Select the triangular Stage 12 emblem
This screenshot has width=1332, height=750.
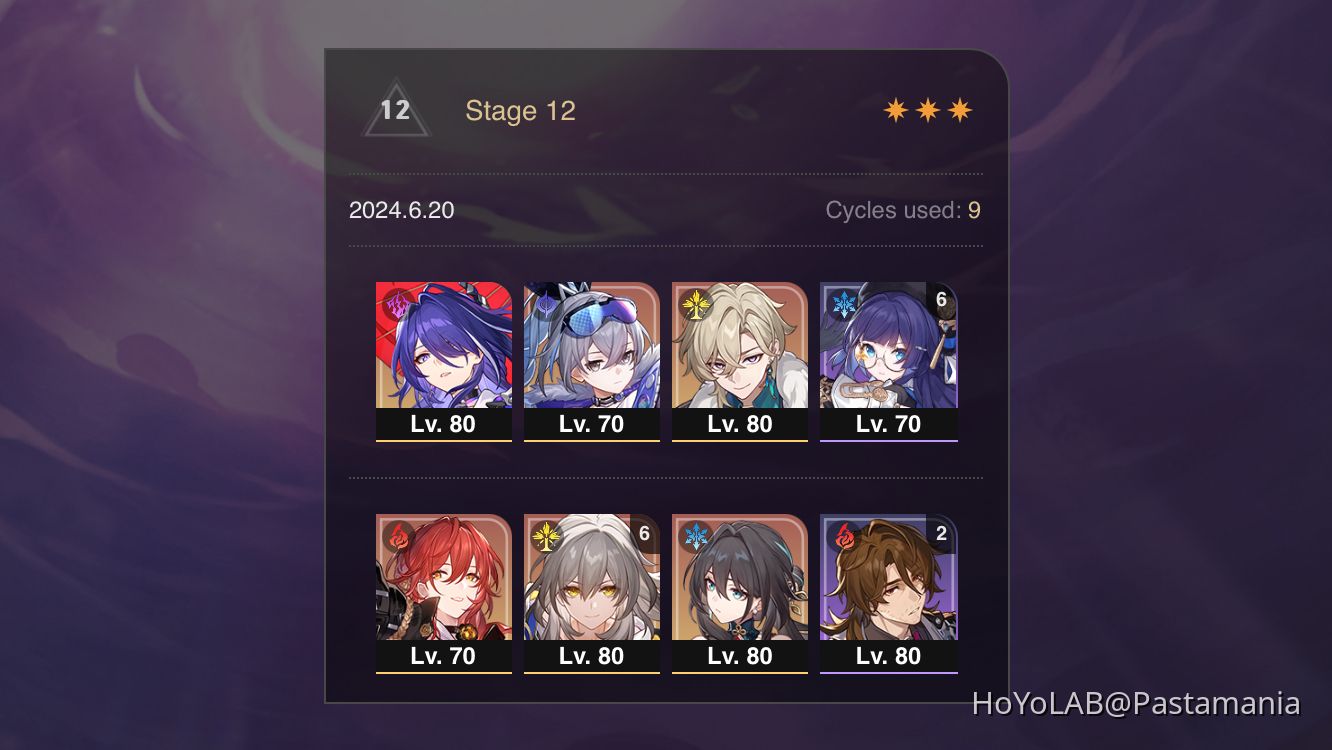click(x=394, y=109)
